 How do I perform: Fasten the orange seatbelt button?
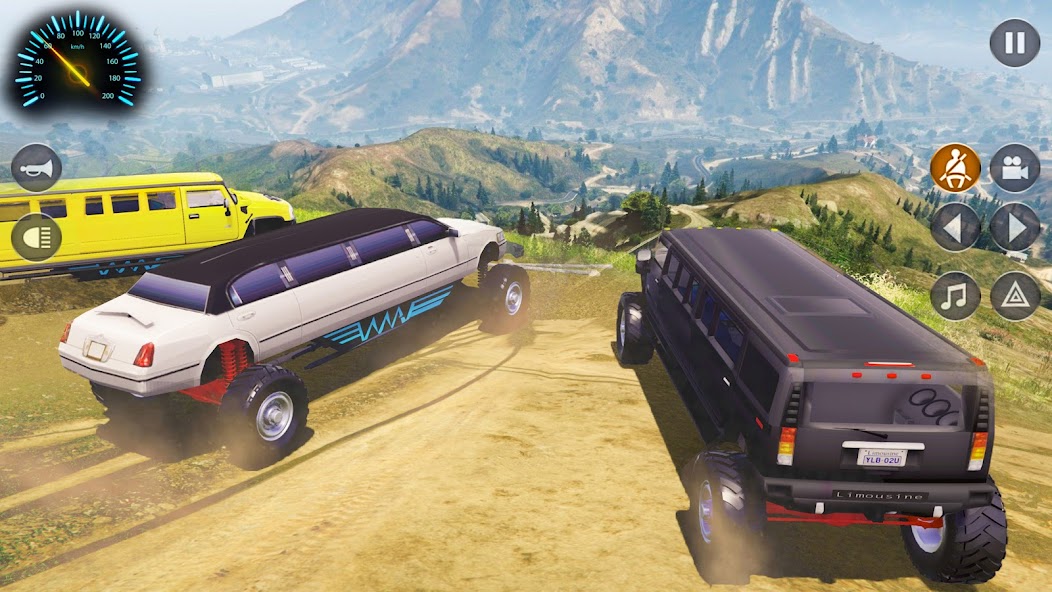coord(955,168)
